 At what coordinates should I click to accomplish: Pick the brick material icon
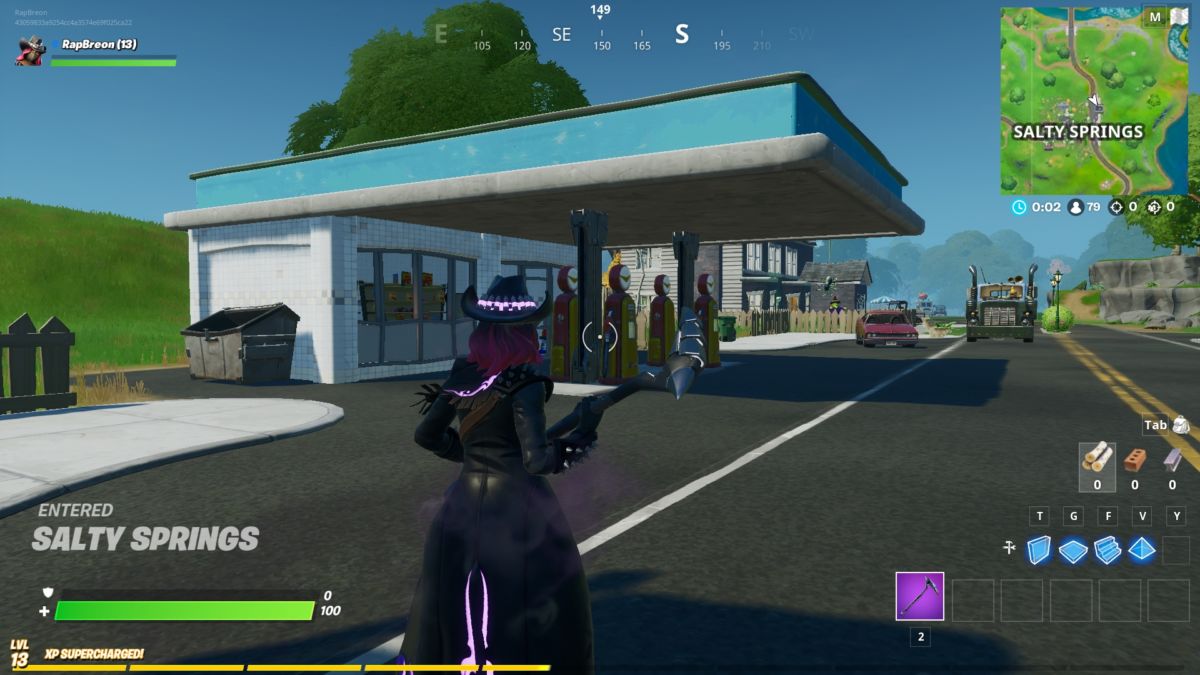point(1134,459)
